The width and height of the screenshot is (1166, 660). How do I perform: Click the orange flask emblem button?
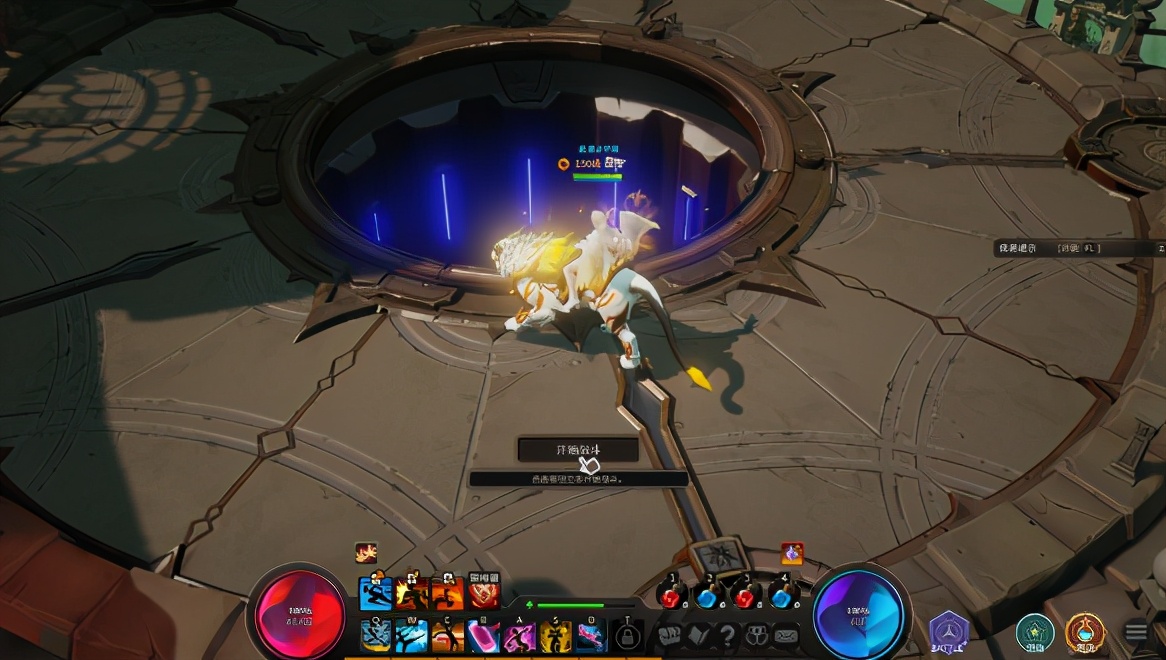(1084, 631)
